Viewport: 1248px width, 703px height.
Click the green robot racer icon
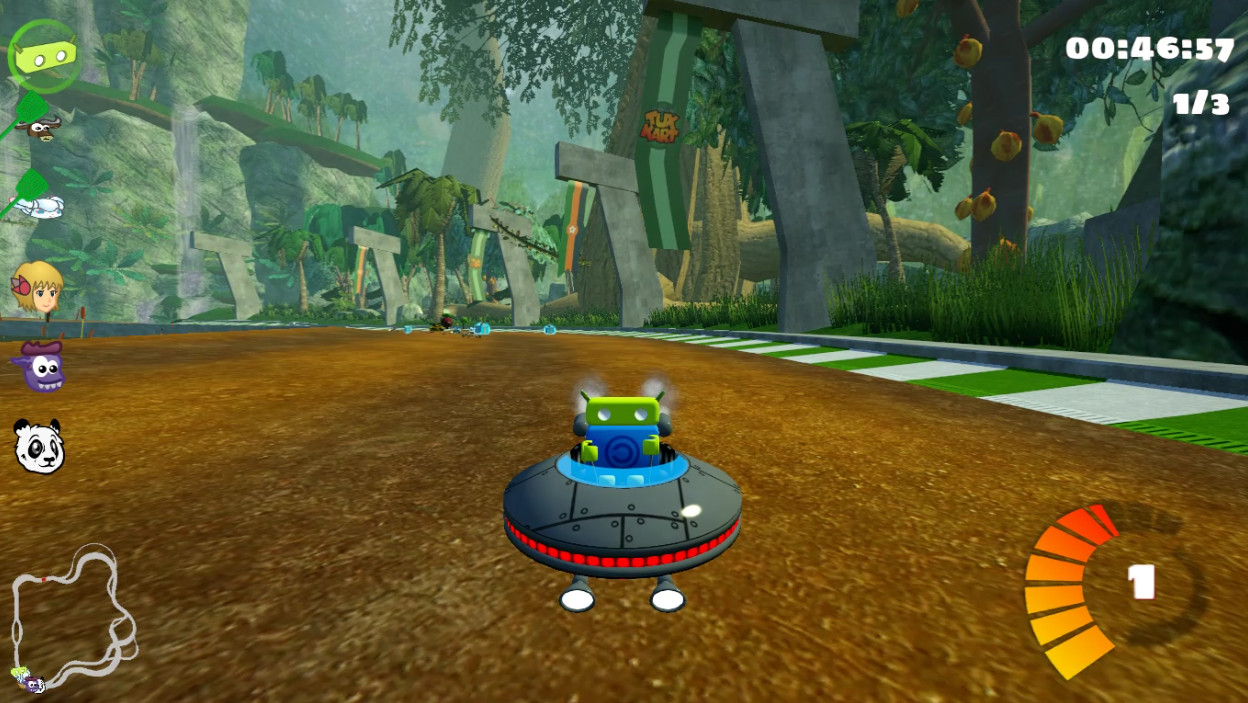point(43,57)
